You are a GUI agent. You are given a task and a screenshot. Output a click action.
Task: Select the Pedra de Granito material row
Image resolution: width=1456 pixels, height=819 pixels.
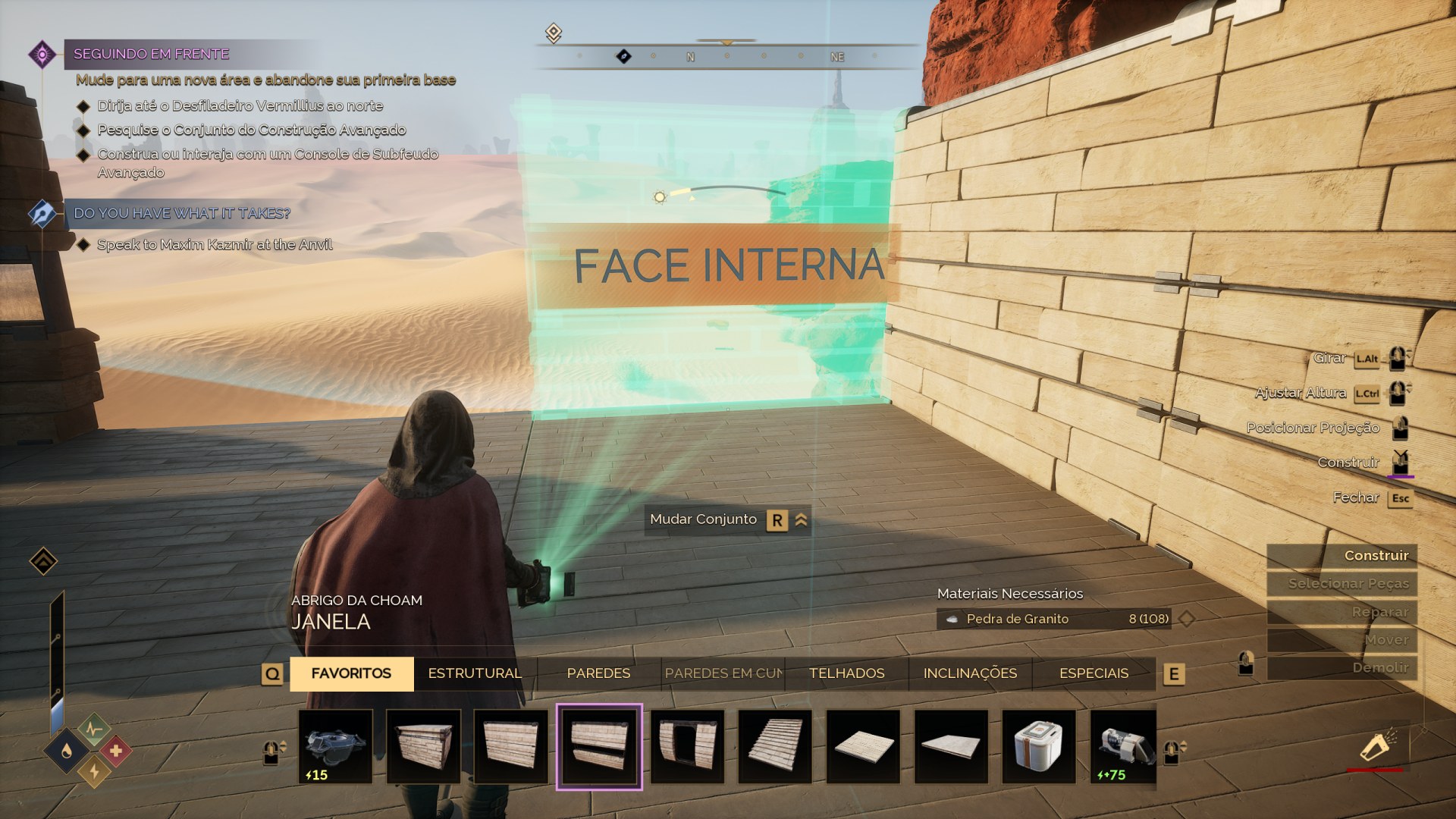(1054, 619)
